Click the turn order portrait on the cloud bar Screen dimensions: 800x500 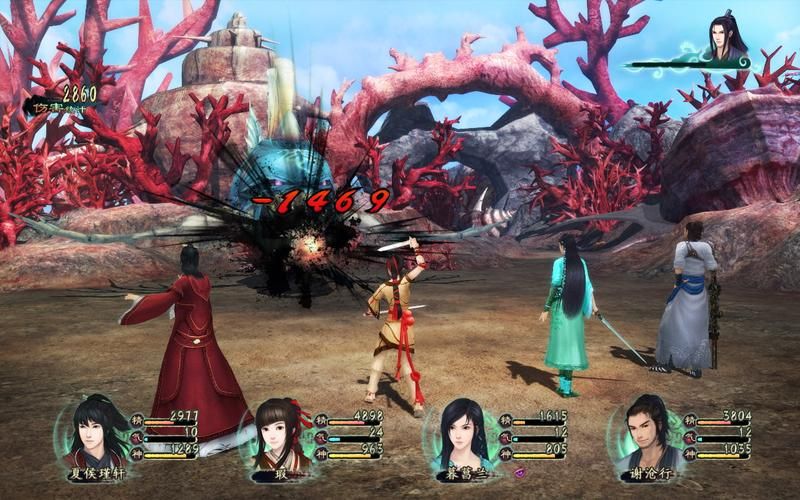(728, 40)
